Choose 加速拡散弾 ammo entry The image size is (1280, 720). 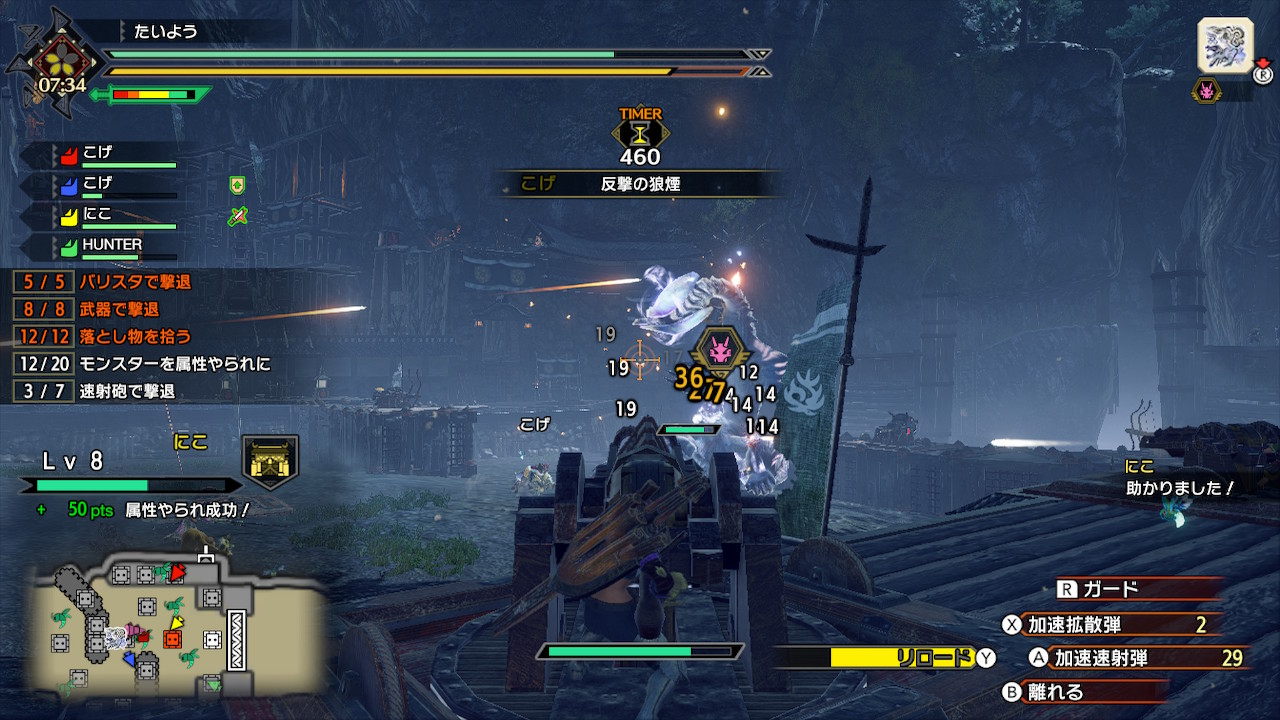click(1110, 625)
